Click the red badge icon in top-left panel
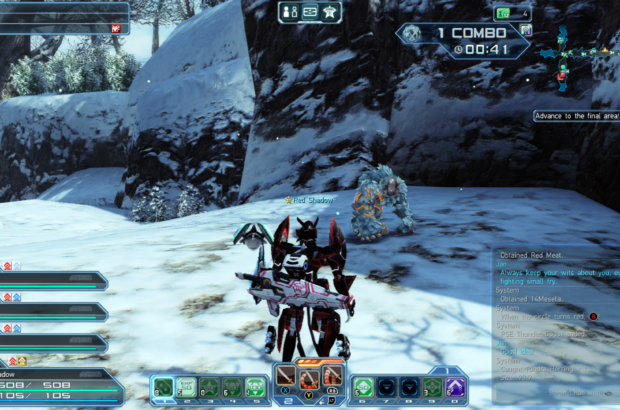This screenshot has width=620, height=410. pos(116,28)
